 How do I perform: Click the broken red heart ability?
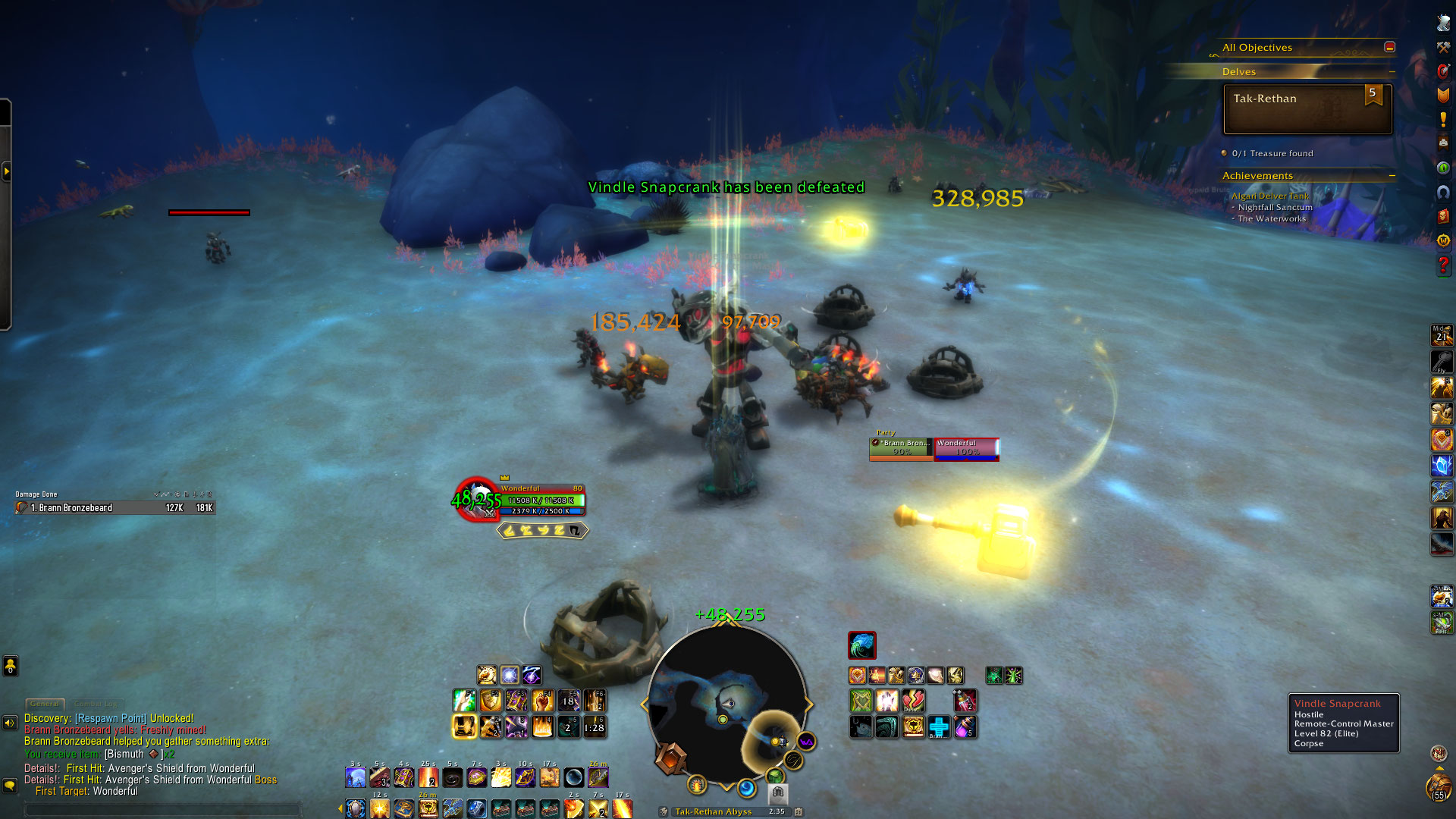pyautogui.click(x=913, y=701)
